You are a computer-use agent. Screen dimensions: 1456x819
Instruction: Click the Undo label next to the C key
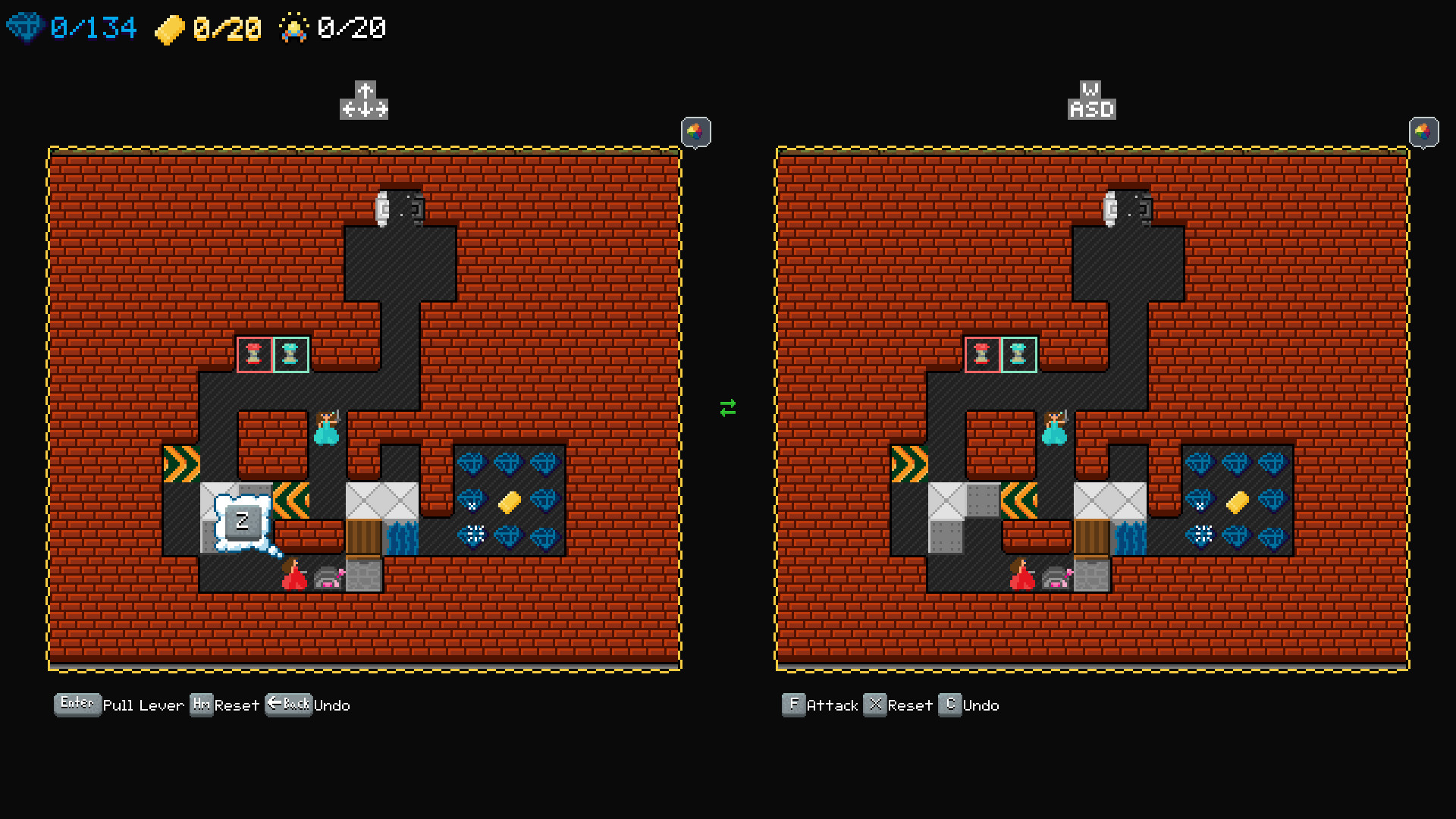(981, 705)
